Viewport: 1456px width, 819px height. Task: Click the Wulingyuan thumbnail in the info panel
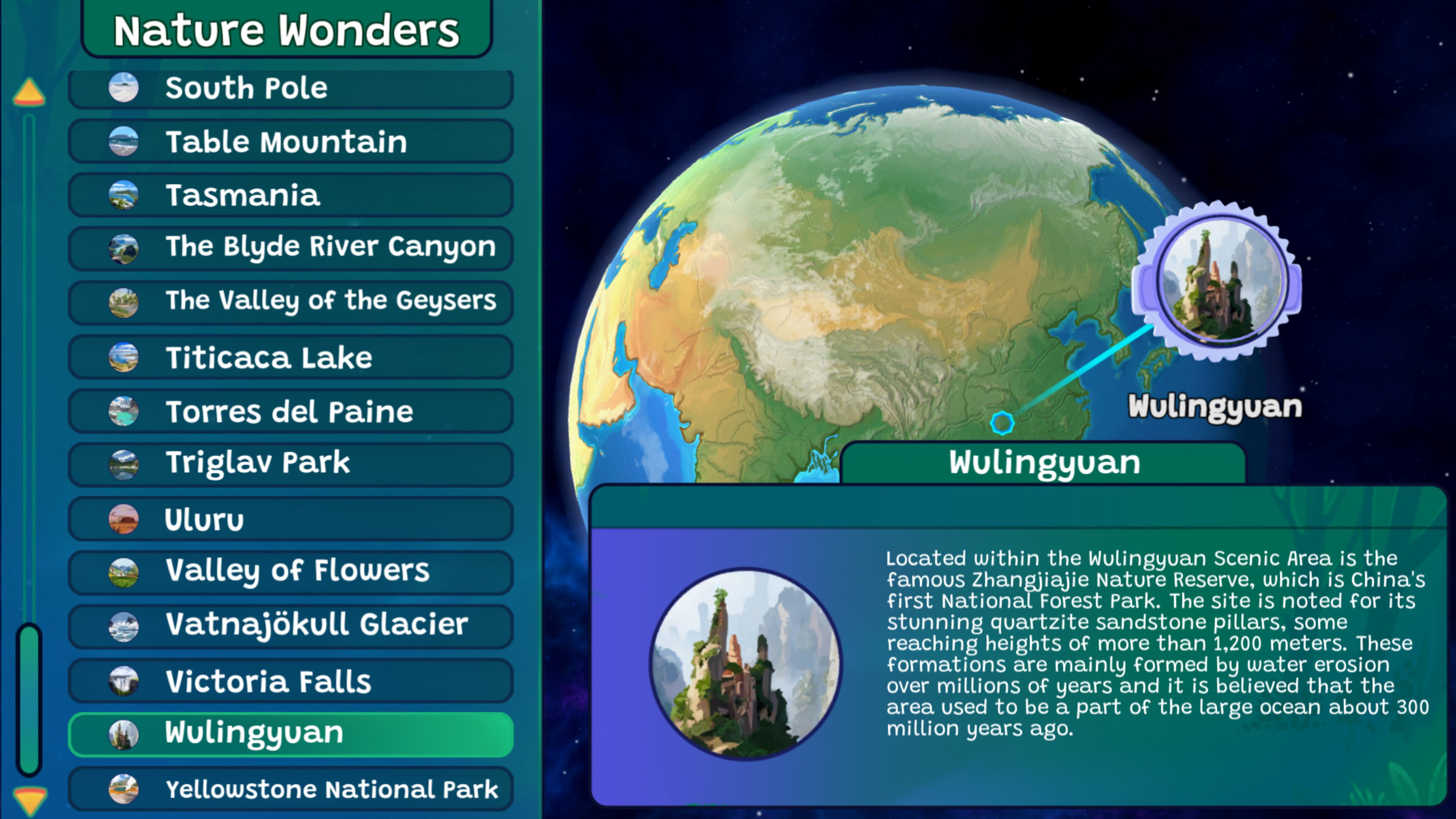pos(745,663)
